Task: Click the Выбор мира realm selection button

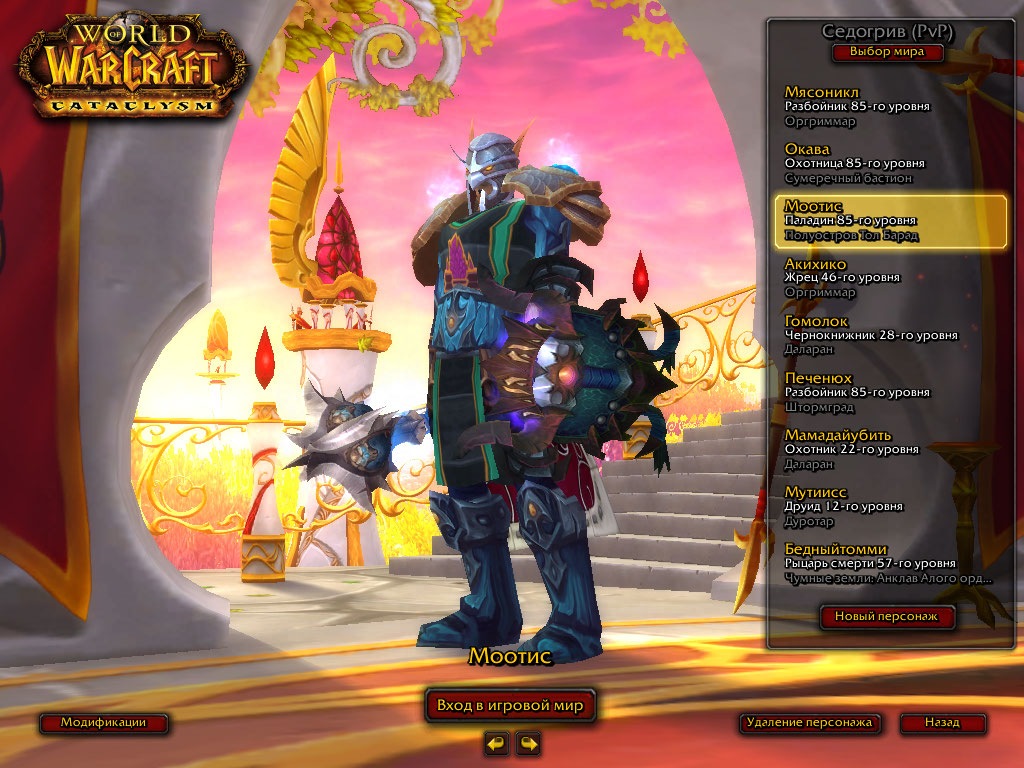Action: (x=887, y=52)
